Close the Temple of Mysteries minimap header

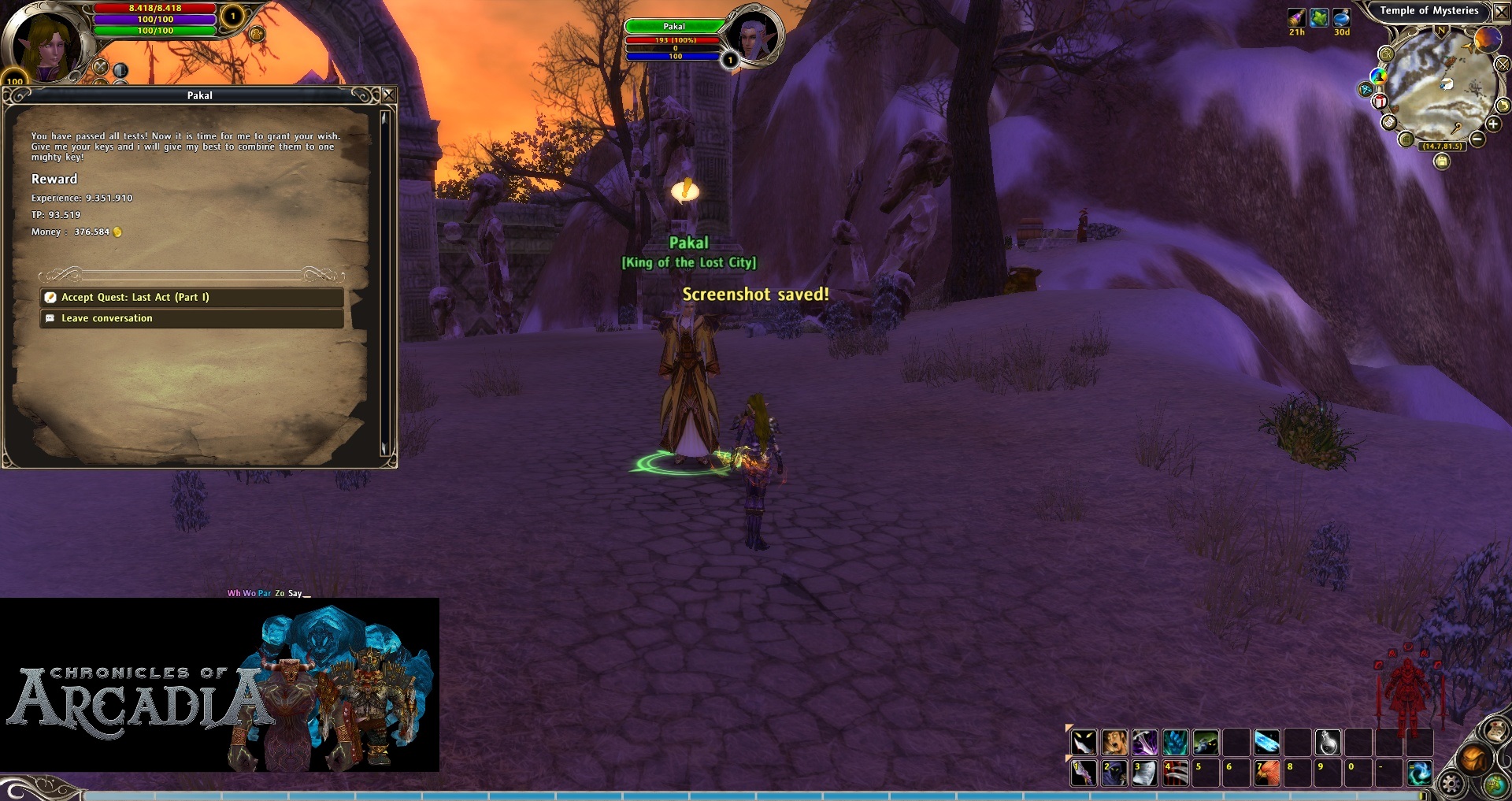(x=1502, y=12)
